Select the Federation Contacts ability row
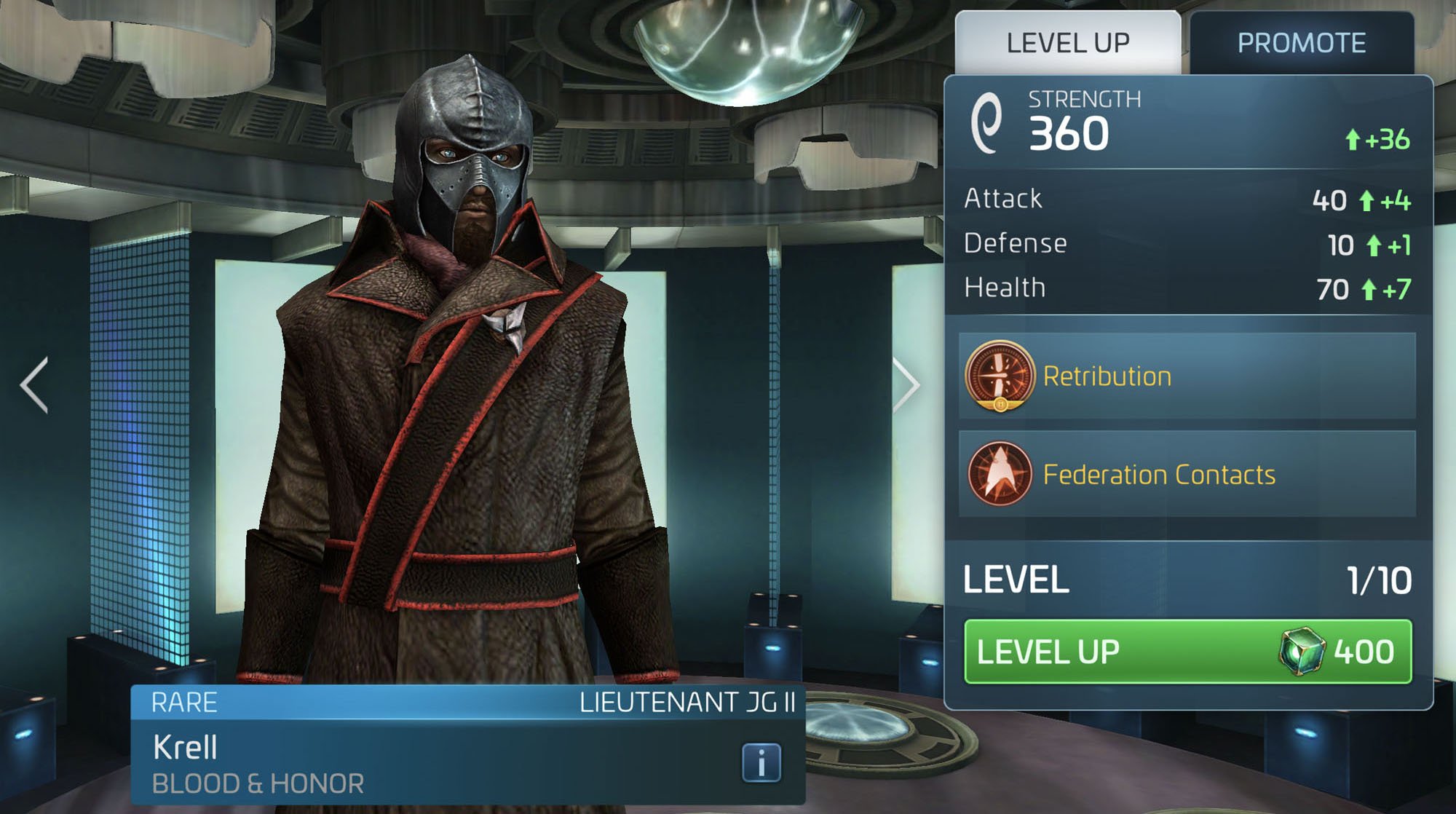1456x814 pixels. point(1187,475)
